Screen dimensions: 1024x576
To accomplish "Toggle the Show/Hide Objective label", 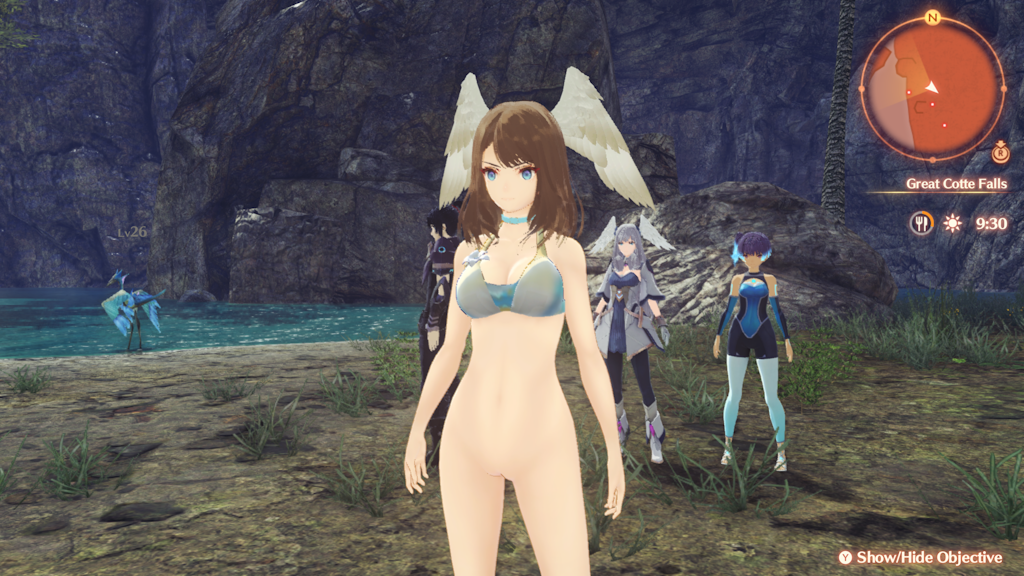I will click(929, 557).
